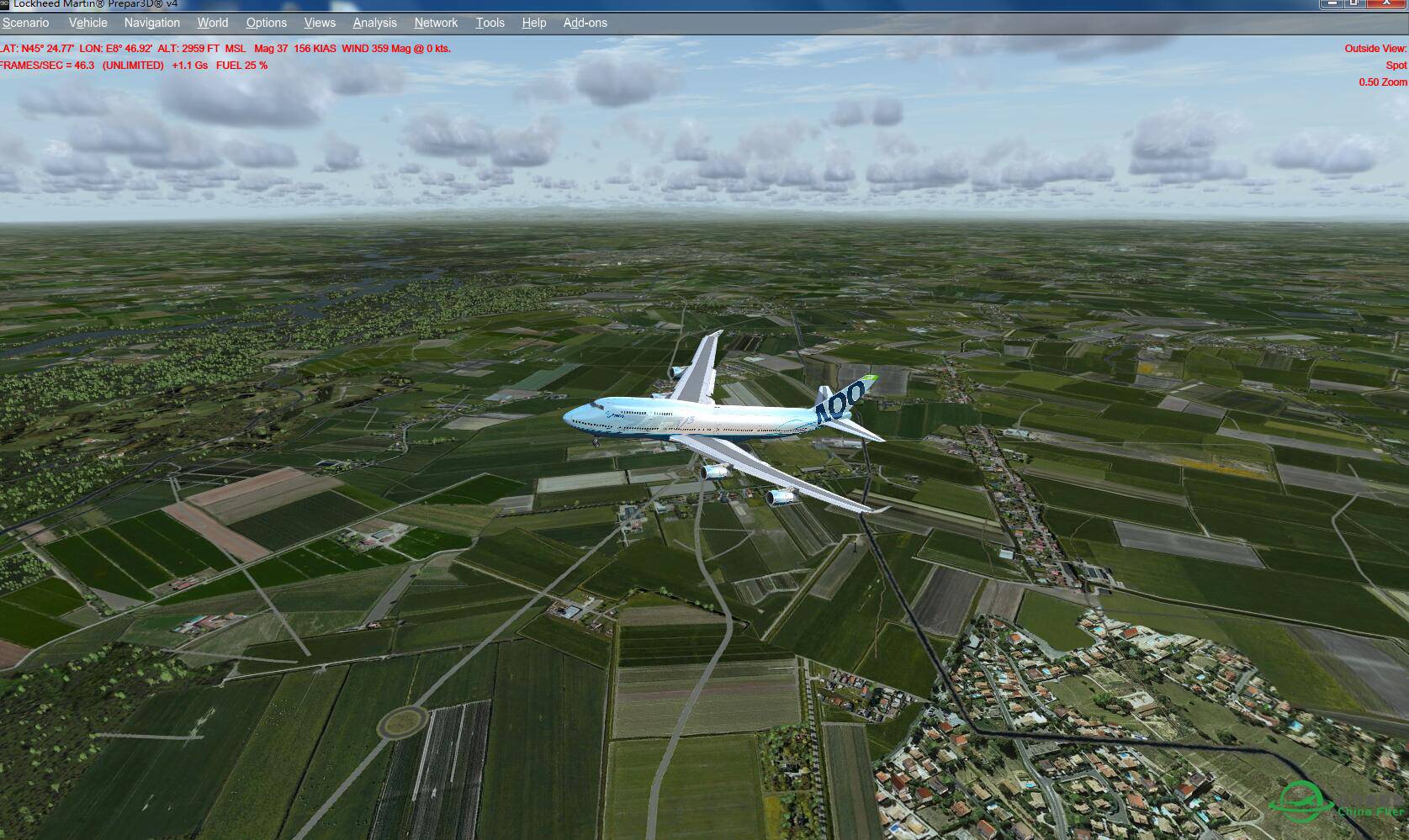Close the Prepar3D window
1409x840 pixels.
coord(1386,3)
